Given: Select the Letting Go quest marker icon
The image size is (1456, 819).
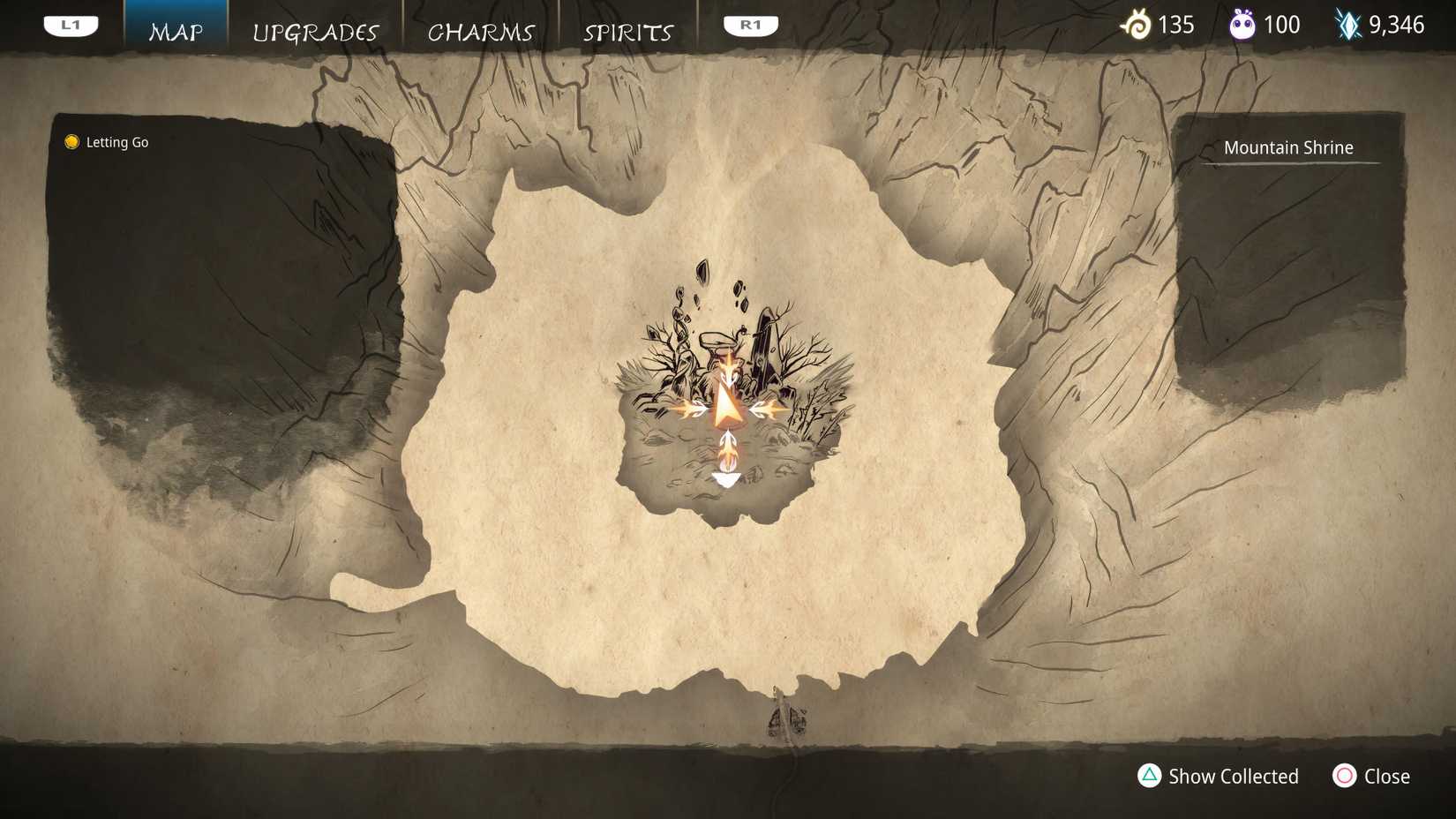Looking at the screenshot, I should click(x=71, y=141).
